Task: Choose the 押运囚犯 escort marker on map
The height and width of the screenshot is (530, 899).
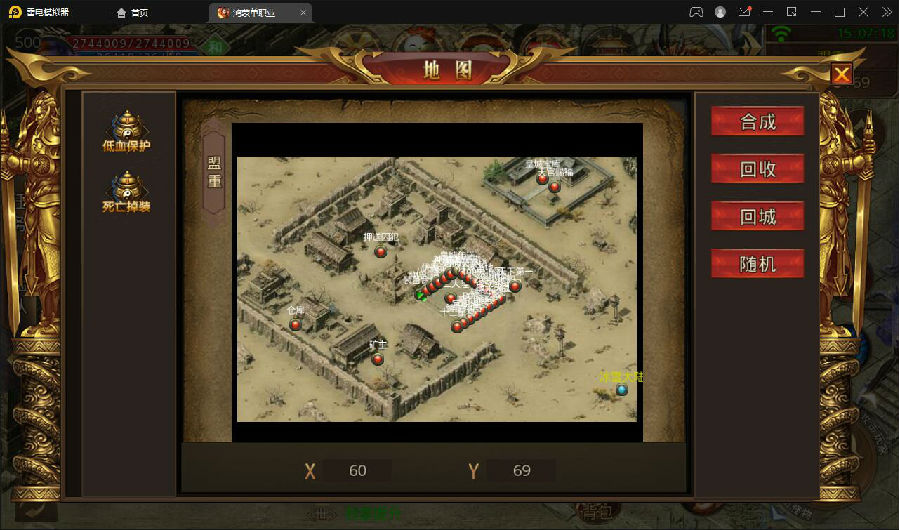Action: click(x=380, y=252)
